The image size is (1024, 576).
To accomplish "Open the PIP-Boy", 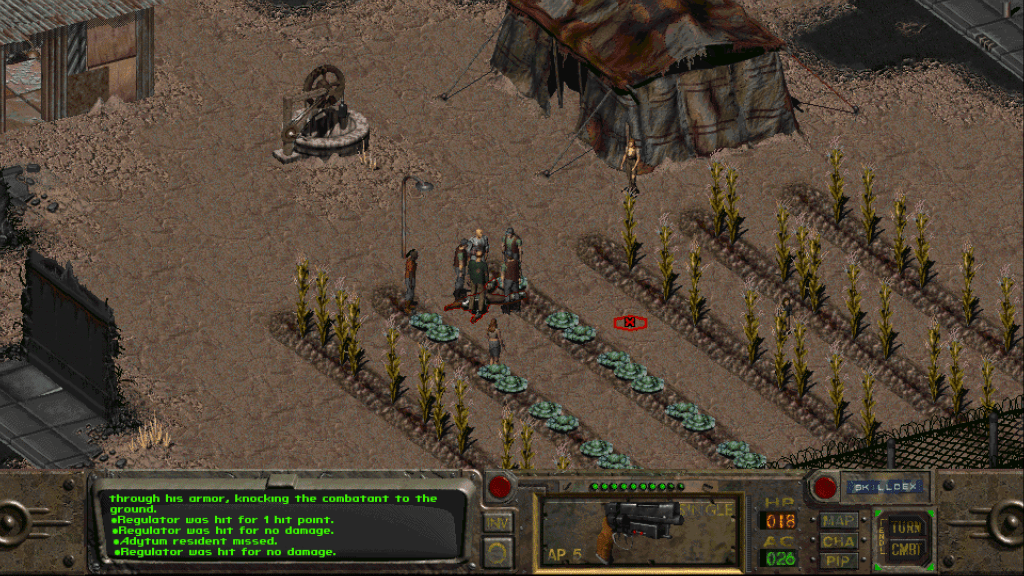I will coord(838,559).
